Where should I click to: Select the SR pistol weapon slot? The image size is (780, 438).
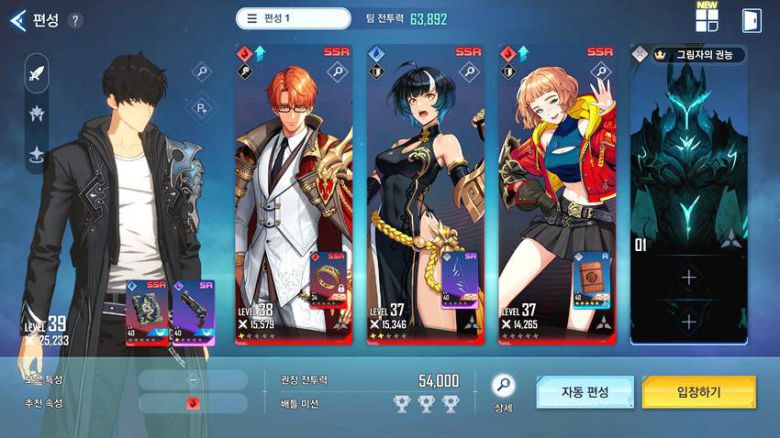(192, 312)
